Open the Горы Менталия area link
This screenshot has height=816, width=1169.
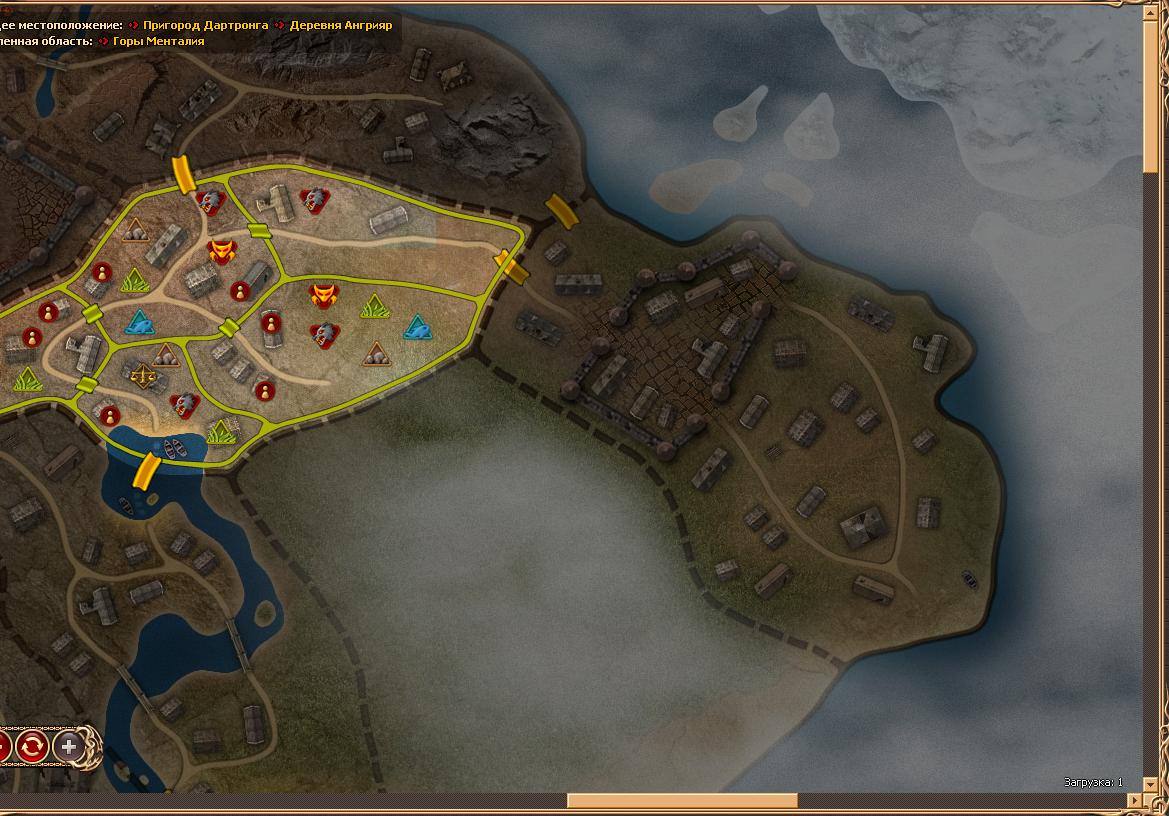click(x=158, y=41)
